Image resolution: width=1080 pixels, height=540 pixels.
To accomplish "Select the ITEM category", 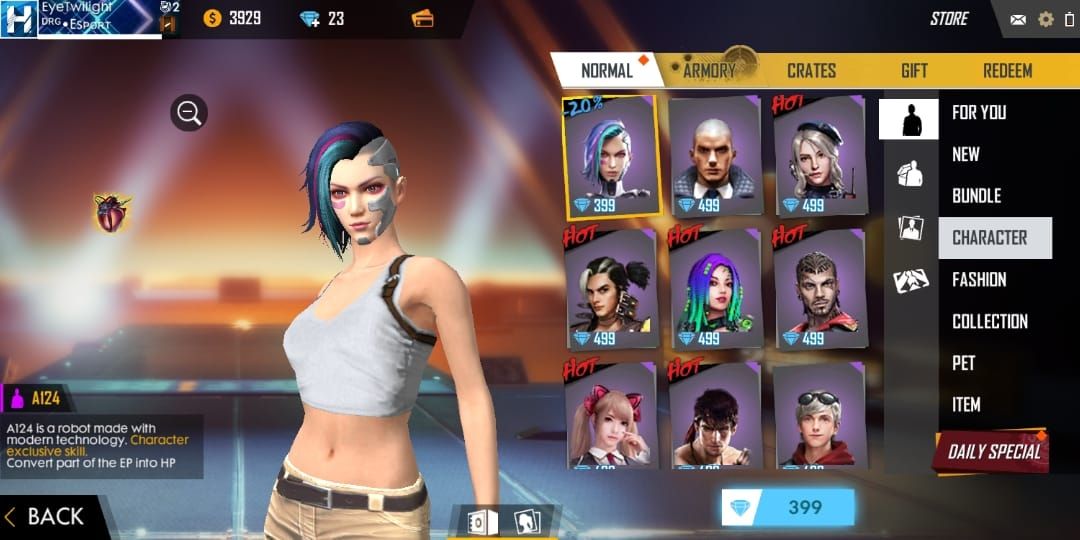I will (966, 405).
